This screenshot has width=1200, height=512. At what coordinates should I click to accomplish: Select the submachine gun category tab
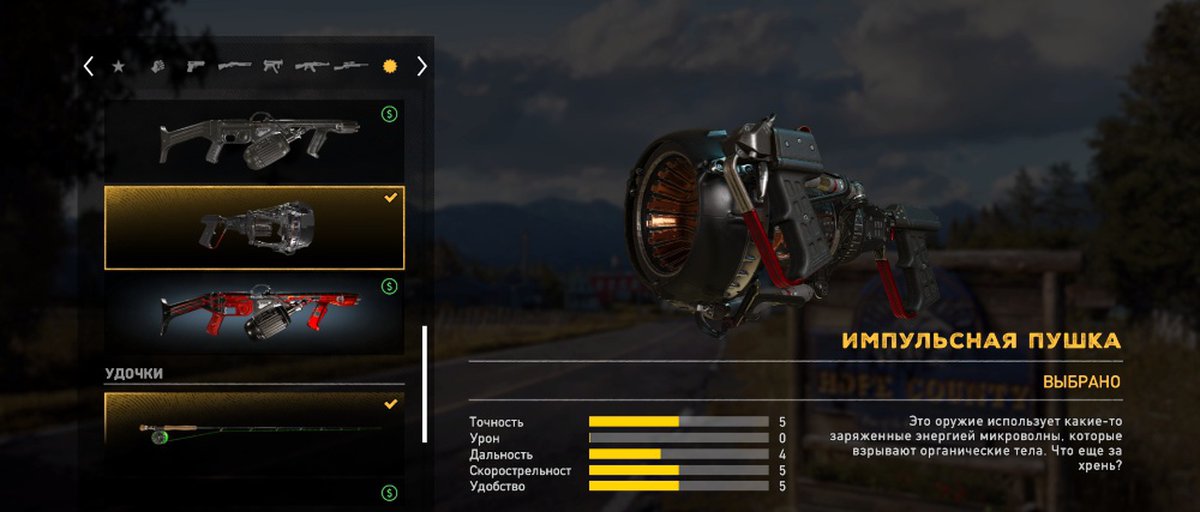point(272,67)
